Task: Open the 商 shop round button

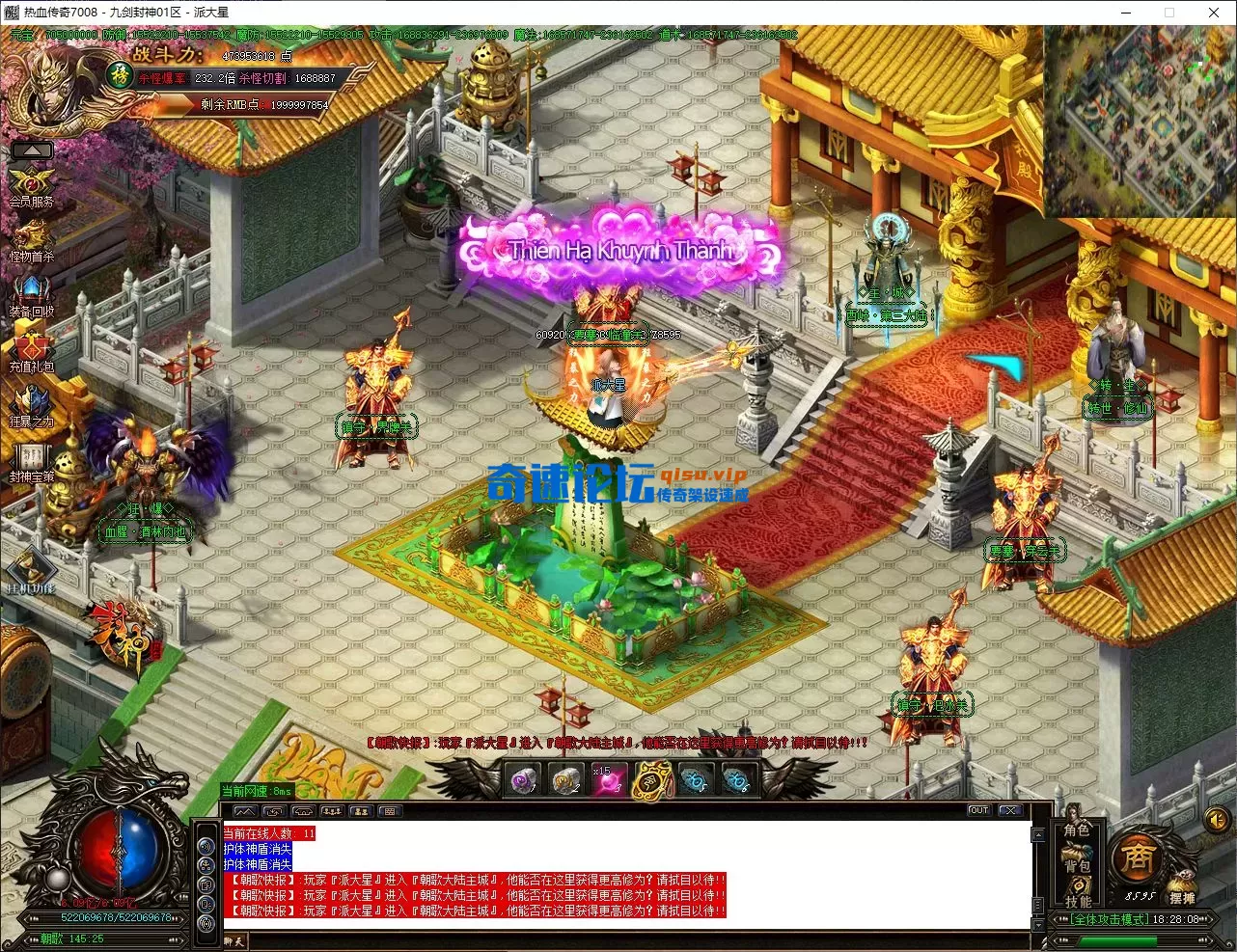Action: tap(1138, 858)
